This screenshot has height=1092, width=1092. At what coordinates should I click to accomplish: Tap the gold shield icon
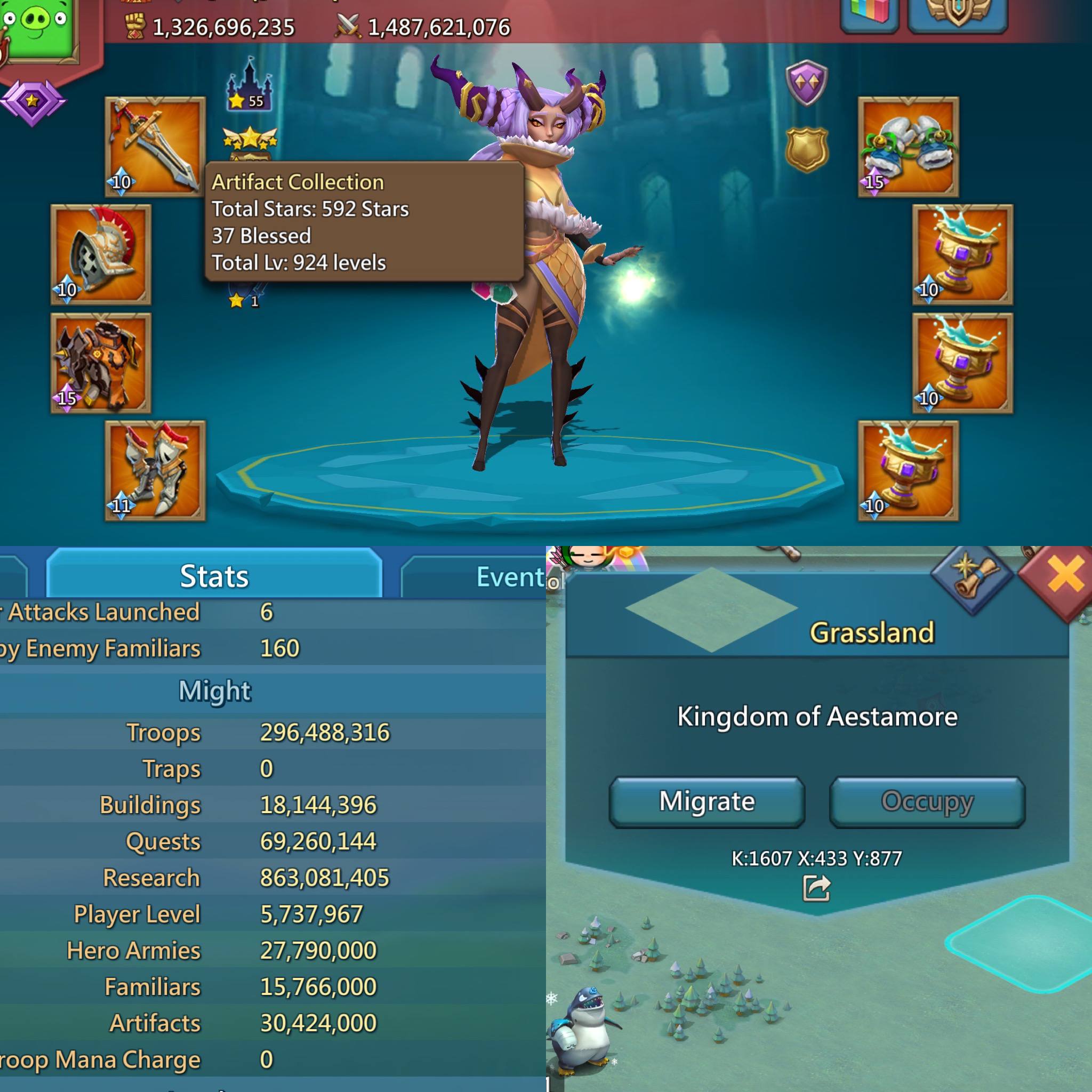click(x=807, y=149)
